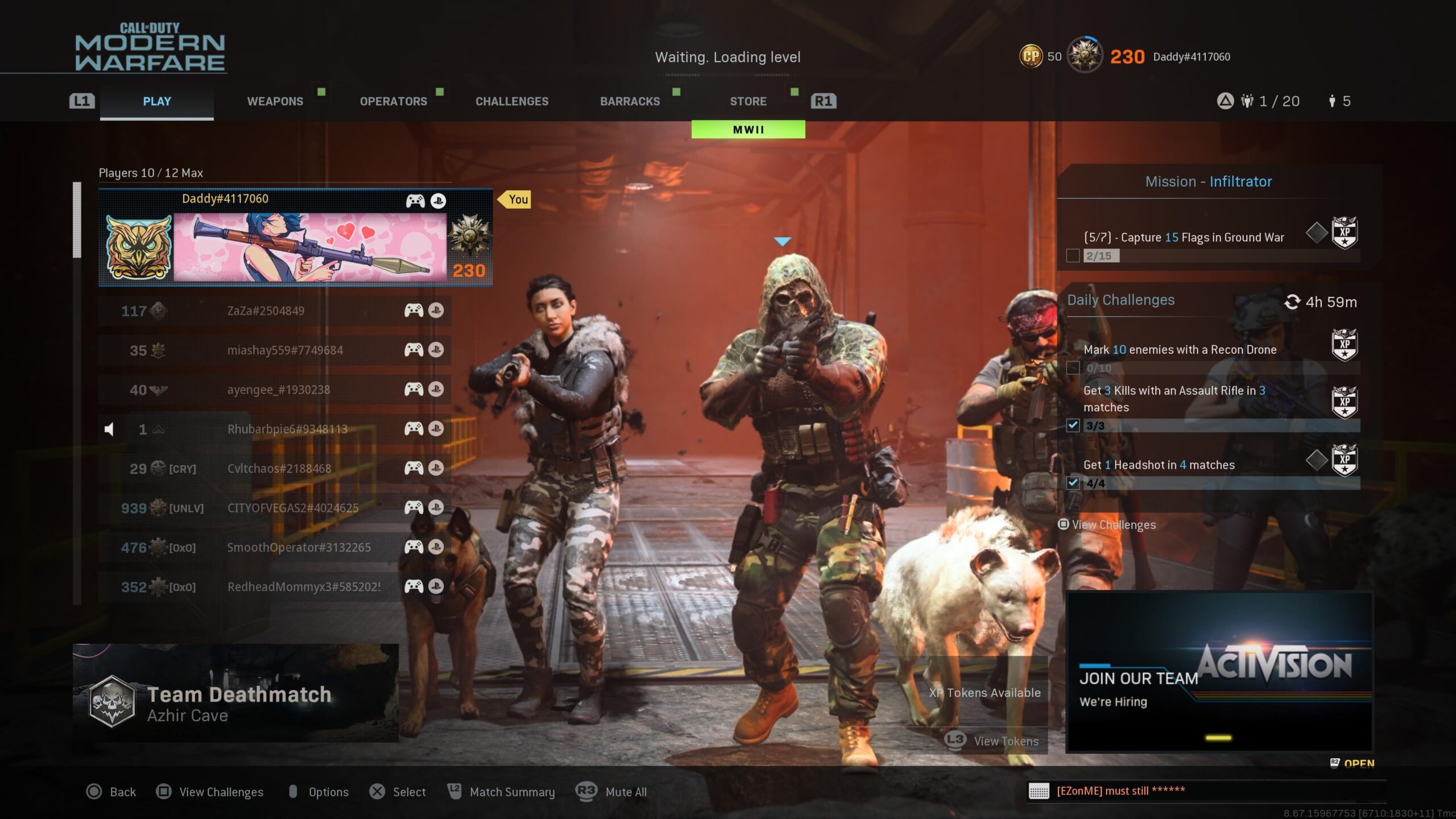Select the CHALLENGES tab
This screenshot has width=1456, height=819.
tap(512, 101)
